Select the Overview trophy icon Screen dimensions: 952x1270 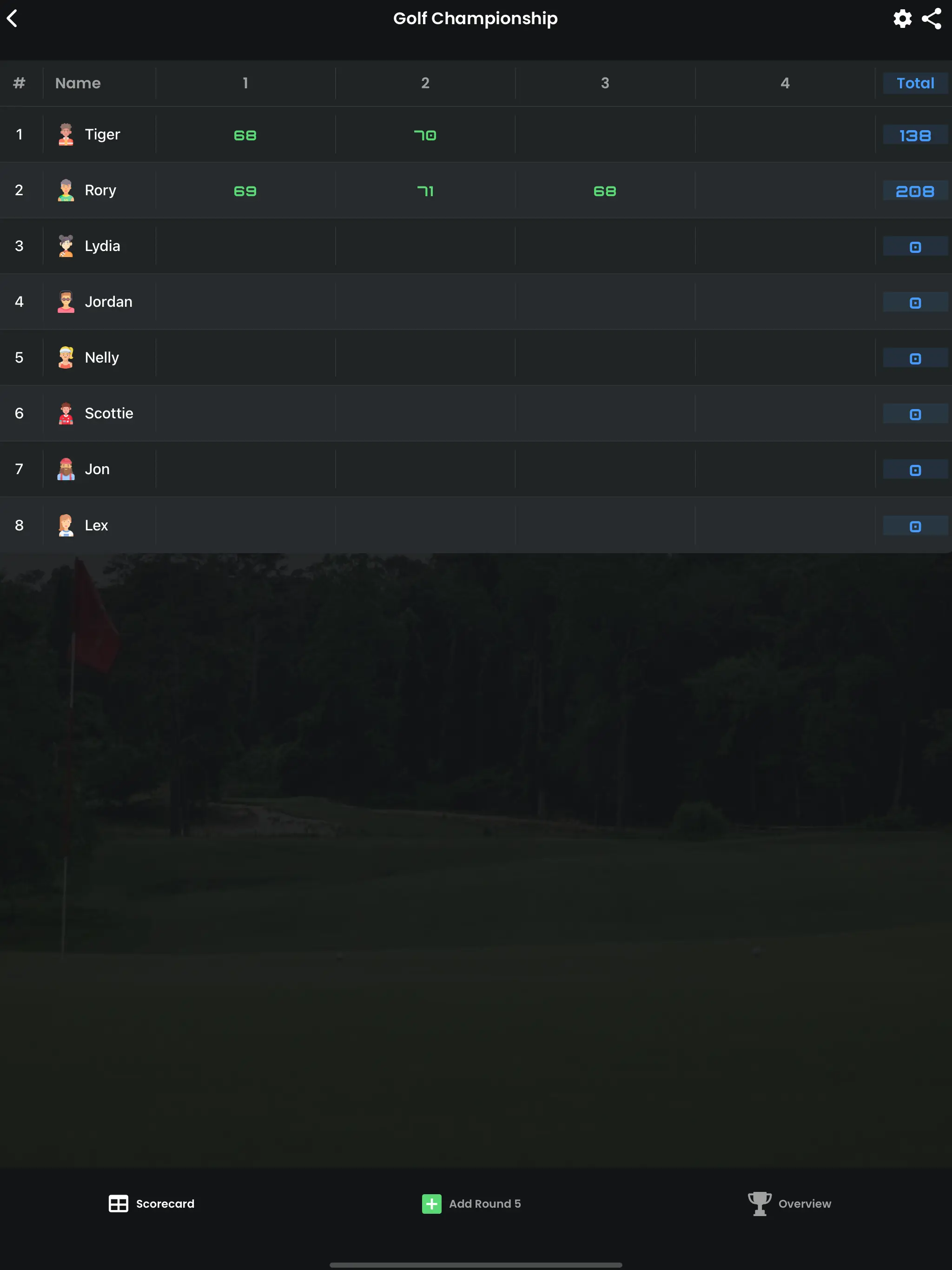[x=760, y=1203]
